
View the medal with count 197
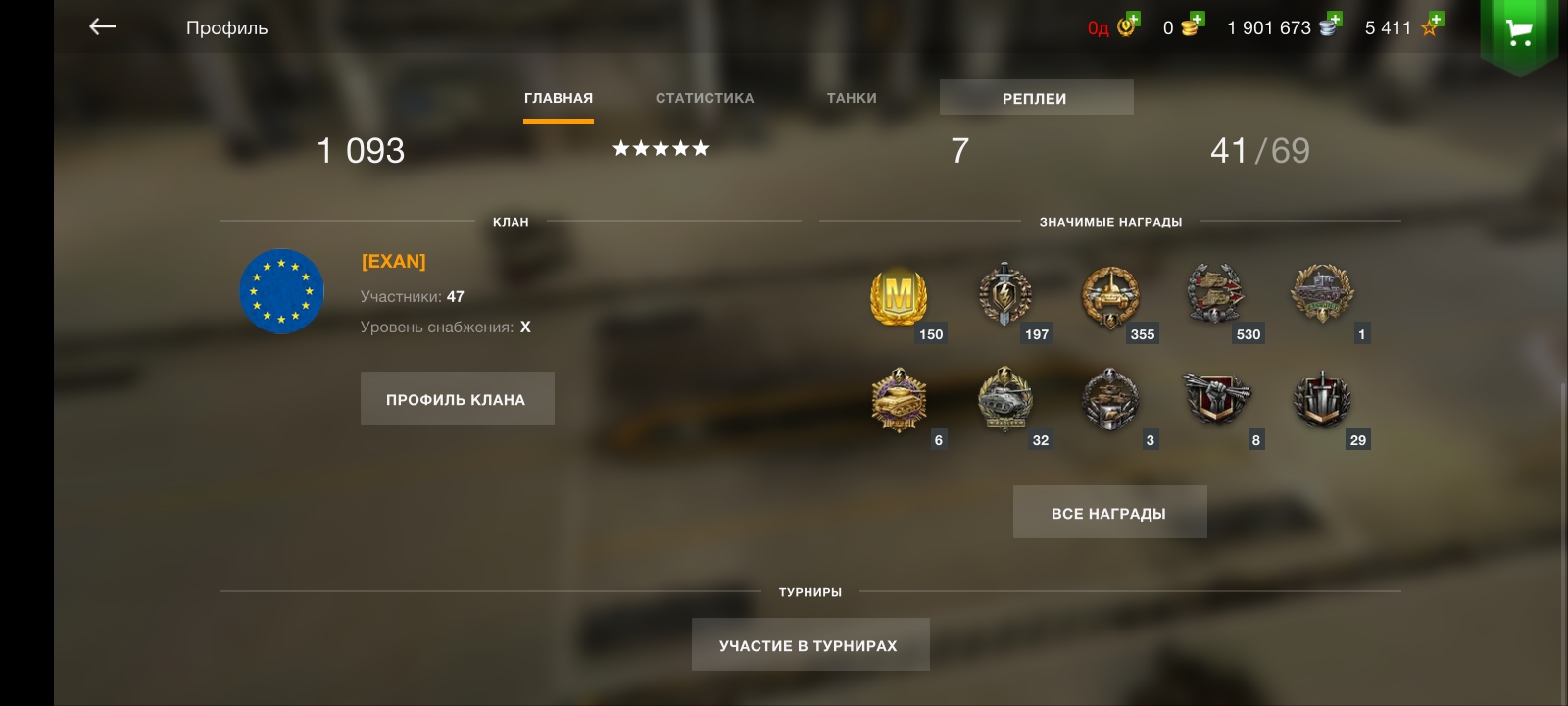coord(1004,294)
